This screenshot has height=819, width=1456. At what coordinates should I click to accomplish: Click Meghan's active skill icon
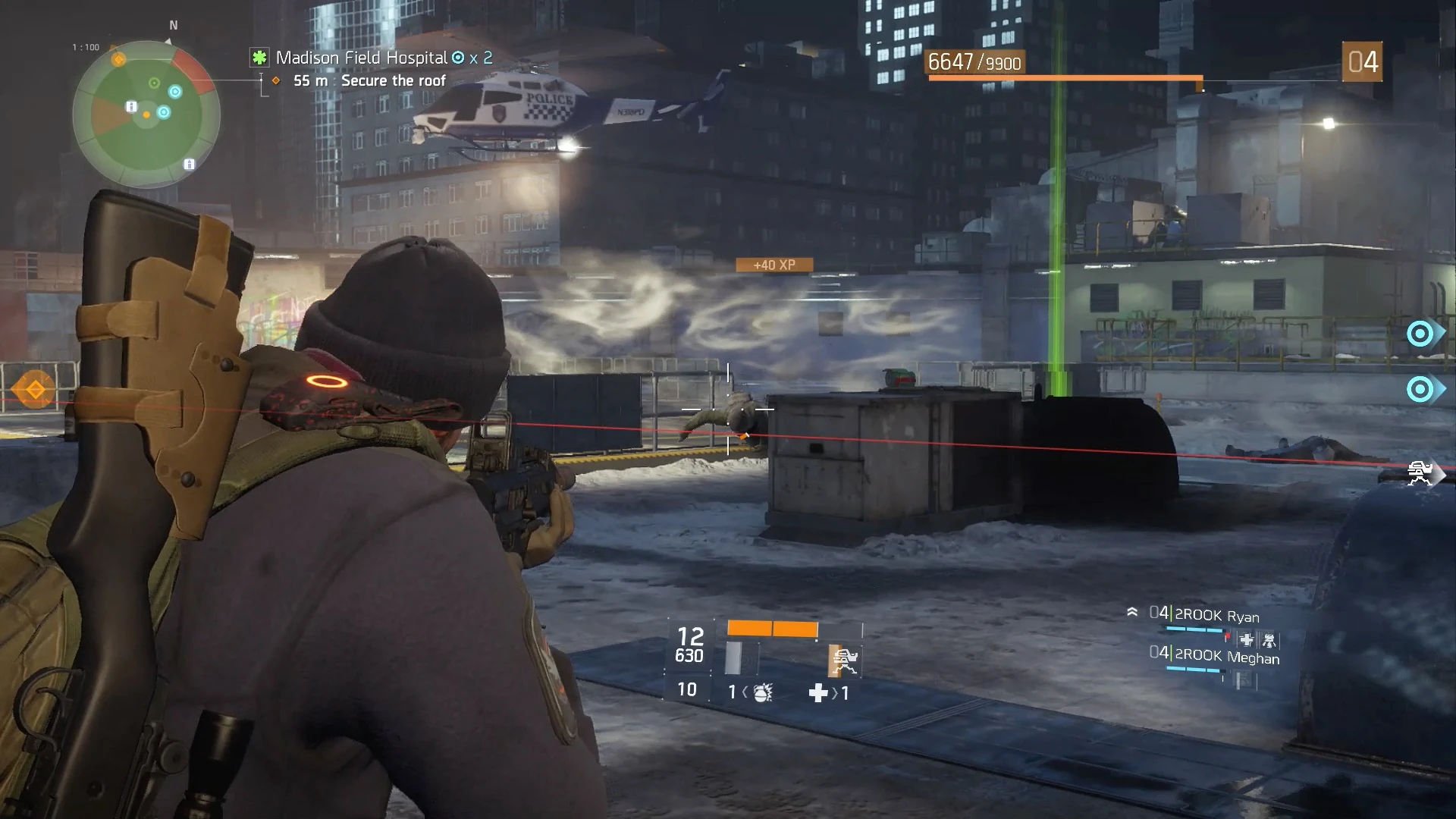1242,677
